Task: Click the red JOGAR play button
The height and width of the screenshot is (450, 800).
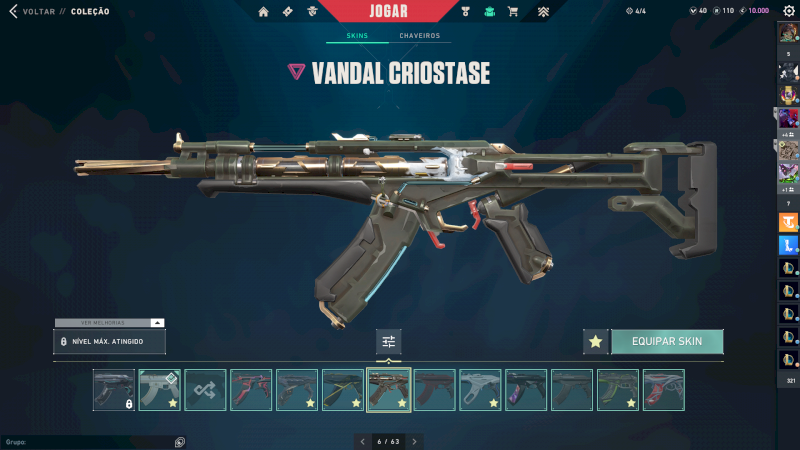Action: pos(388,12)
